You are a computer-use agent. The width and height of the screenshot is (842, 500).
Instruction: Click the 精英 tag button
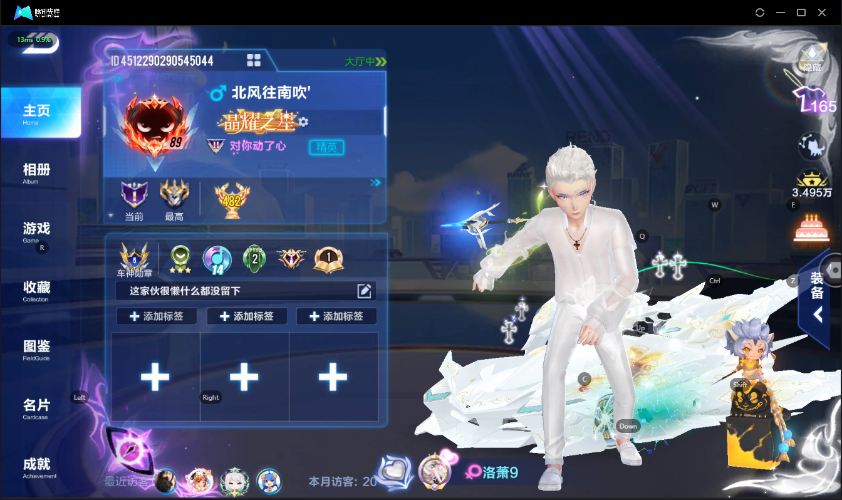327,147
